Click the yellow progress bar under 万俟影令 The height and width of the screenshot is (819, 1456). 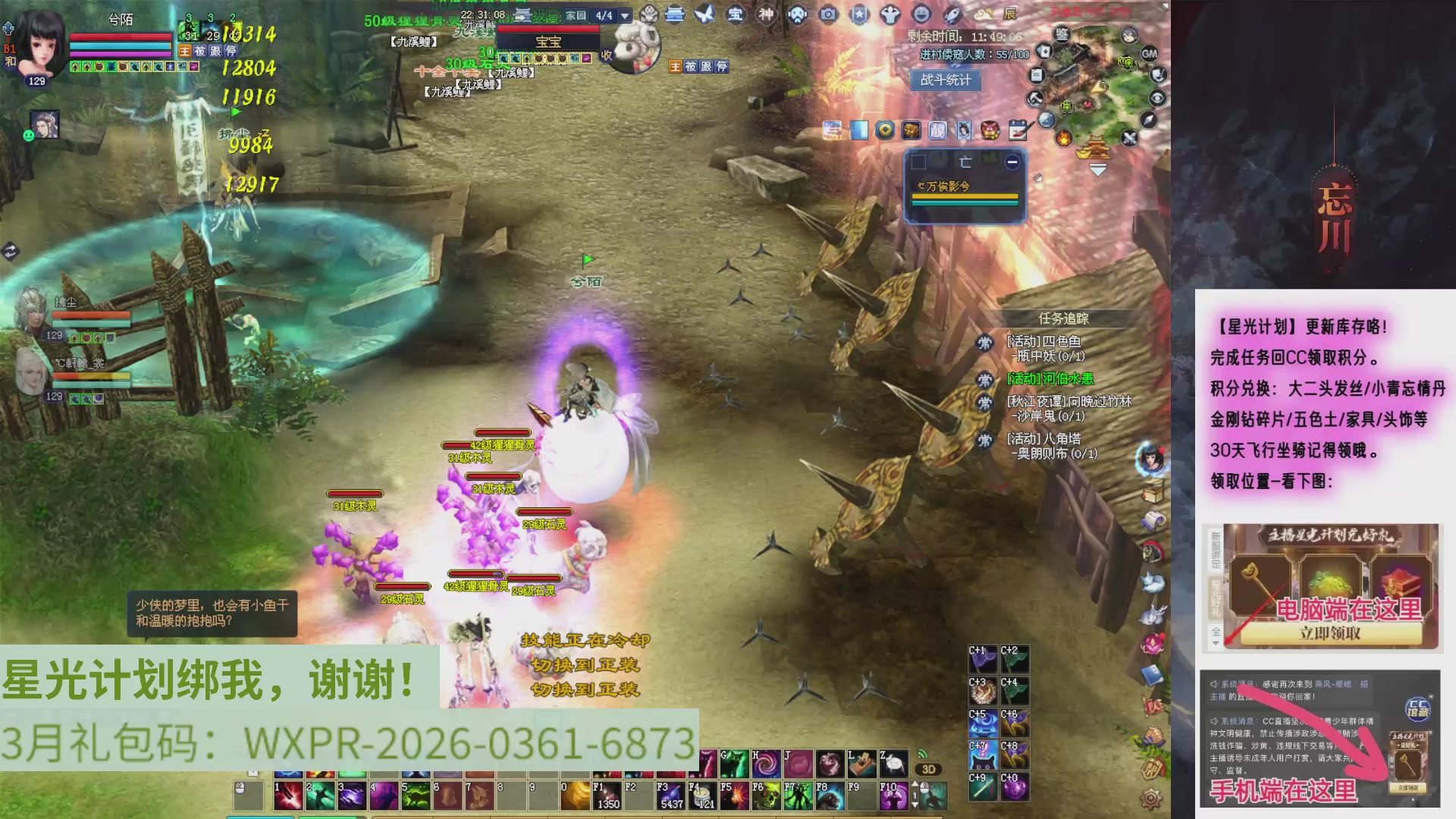965,196
